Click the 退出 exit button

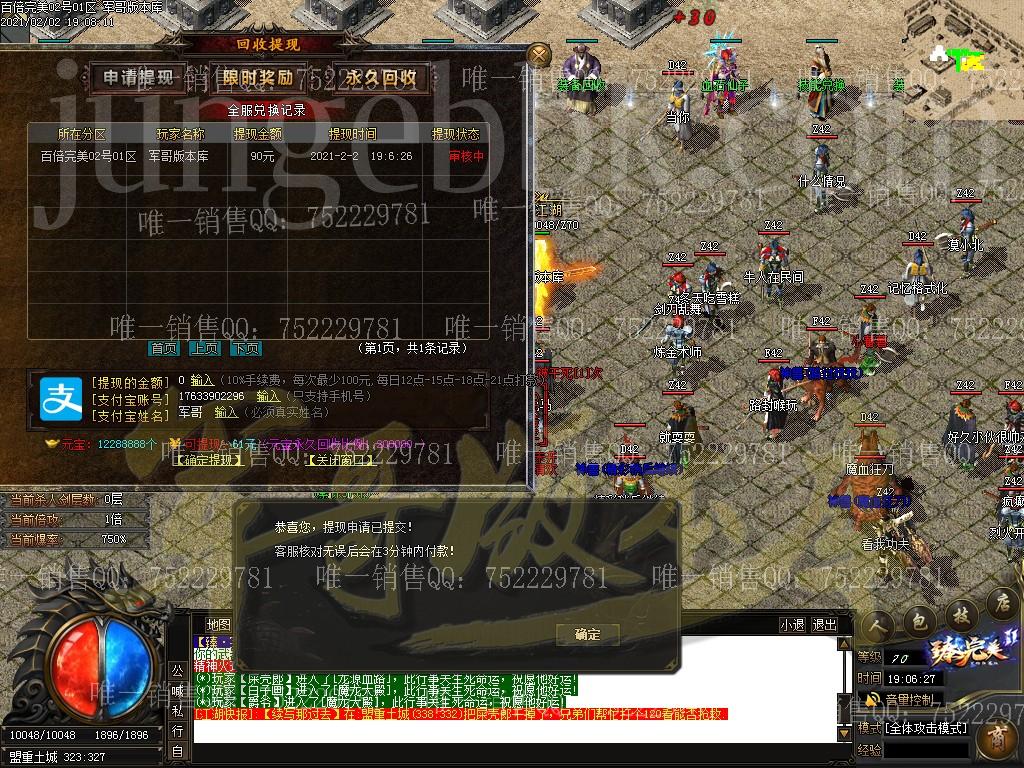pos(825,624)
